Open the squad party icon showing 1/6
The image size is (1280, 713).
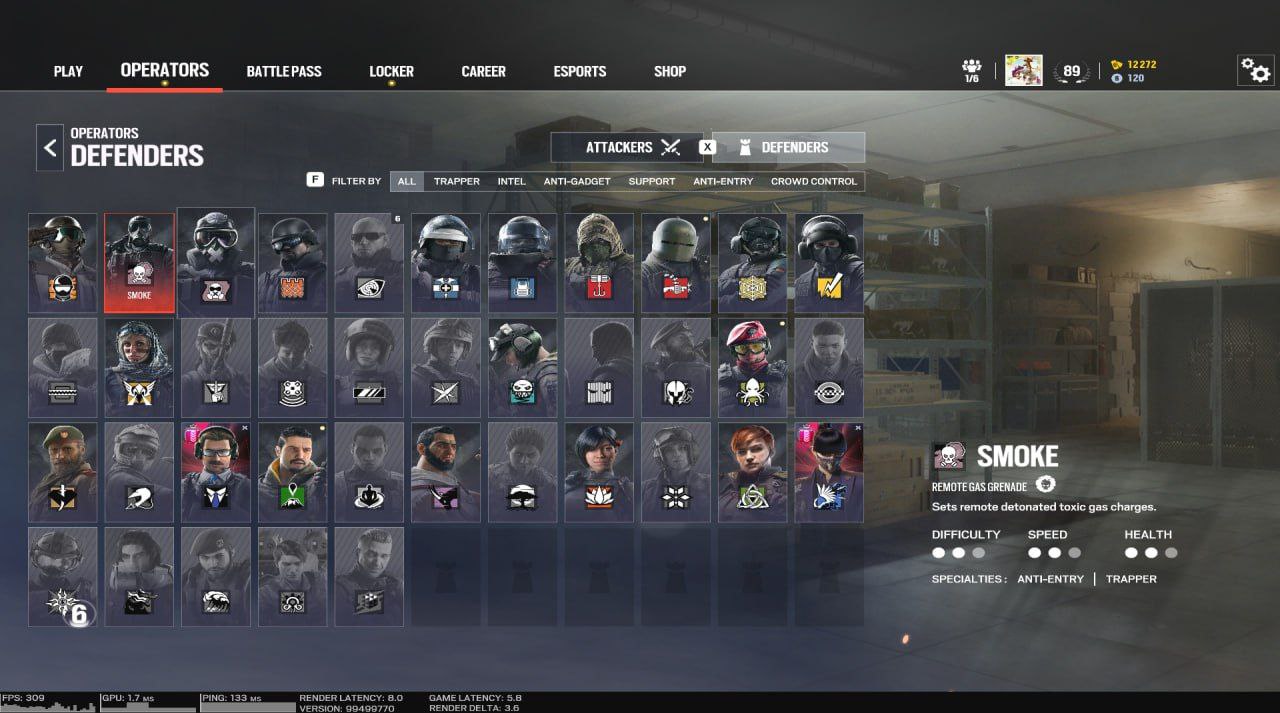[x=971, y=70]
